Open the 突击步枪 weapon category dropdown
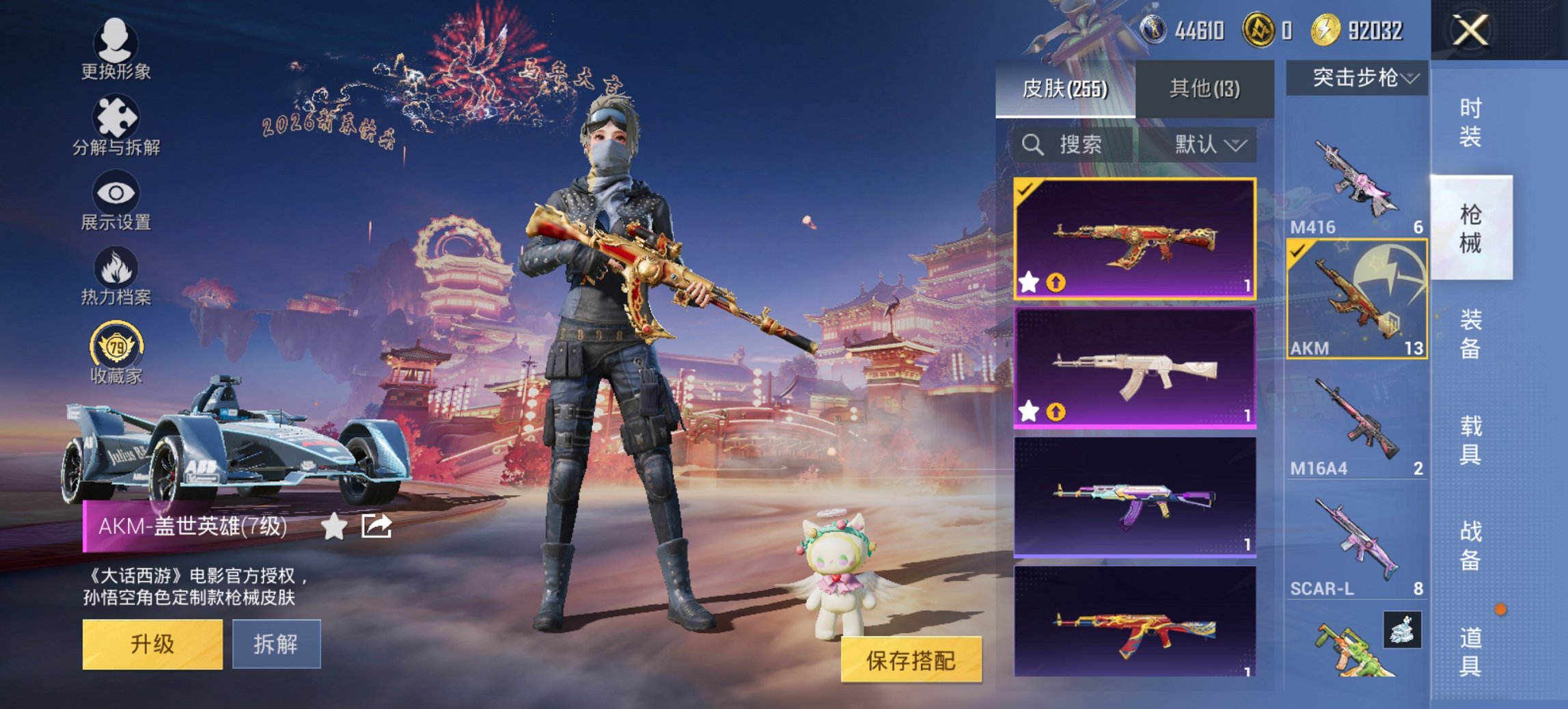 click(1360, 77)
